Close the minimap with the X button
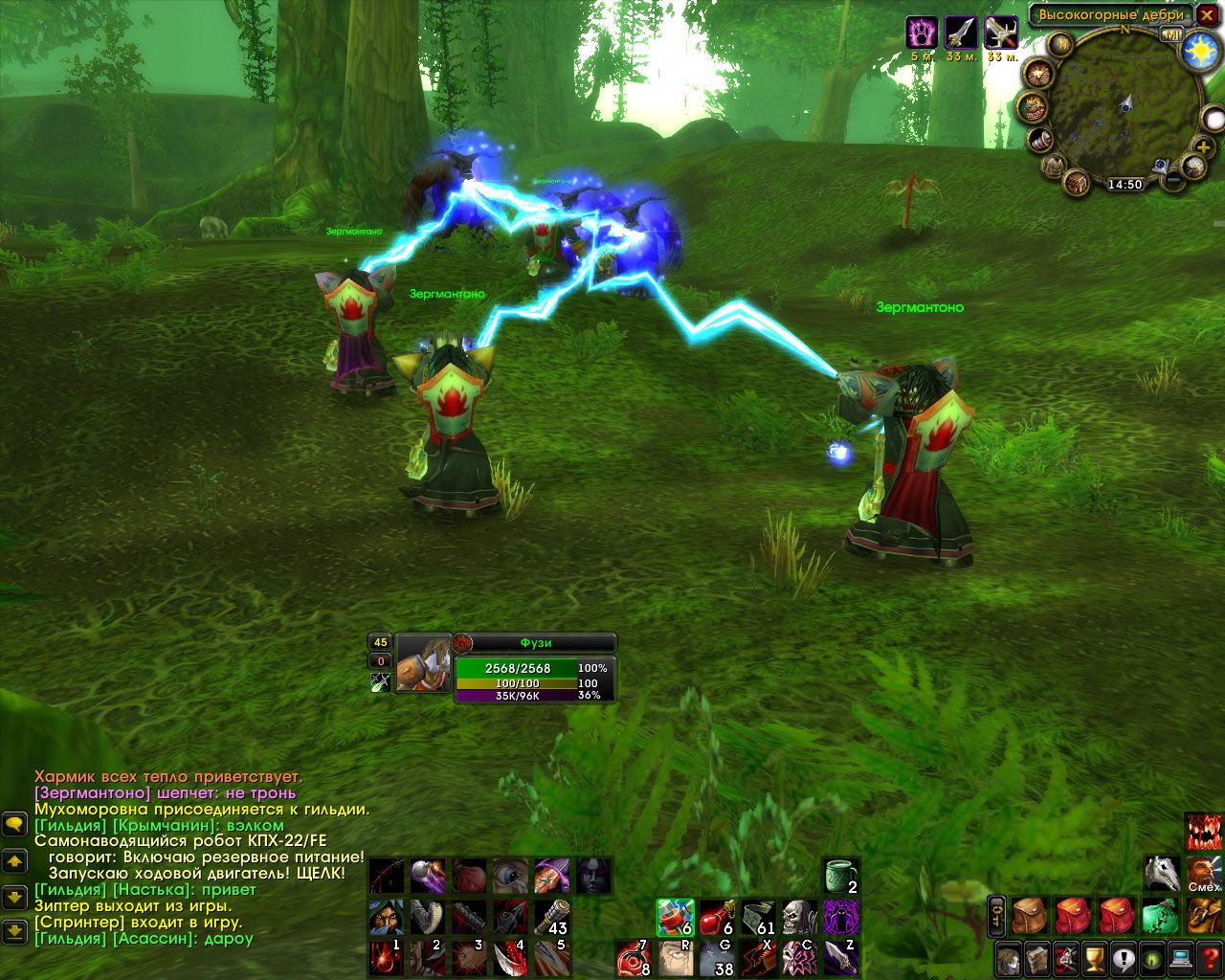The height and width of the screenshot is (980, 1225). point(1206,15)
